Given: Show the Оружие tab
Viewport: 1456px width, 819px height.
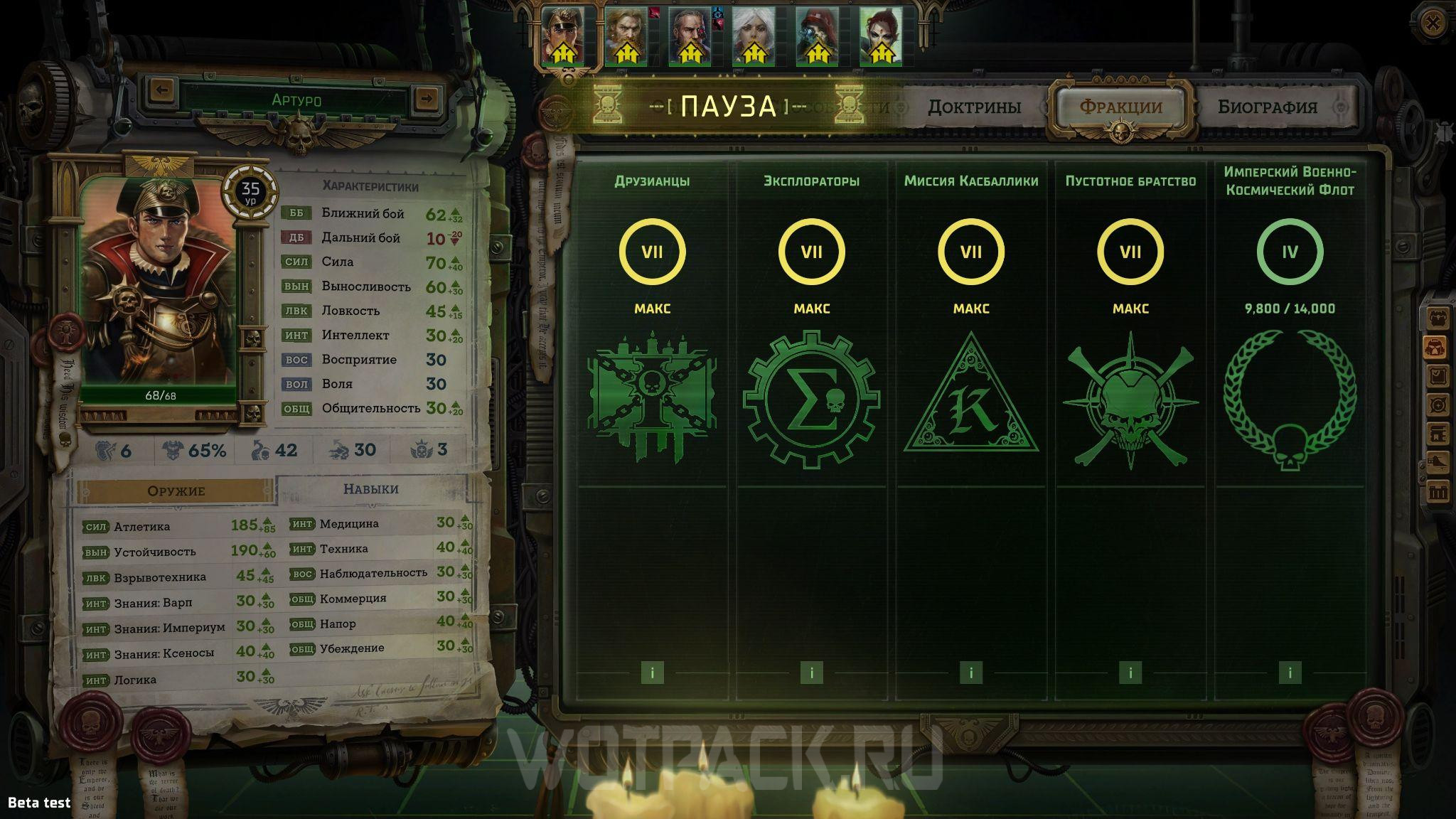Looking at the screenshot, I should click(x=176, y=491).
